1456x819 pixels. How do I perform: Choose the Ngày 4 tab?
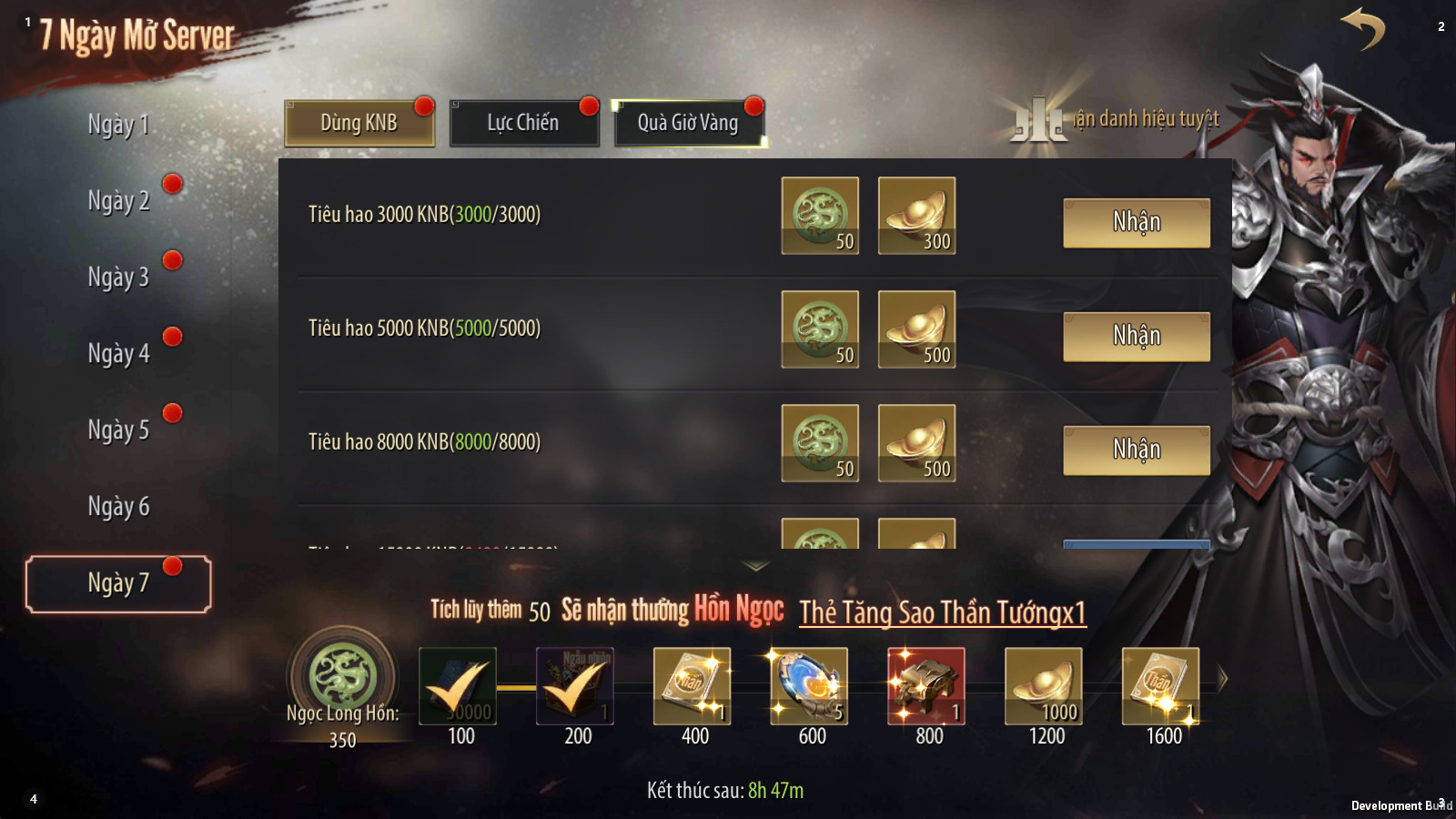click(x=118, y=354)
